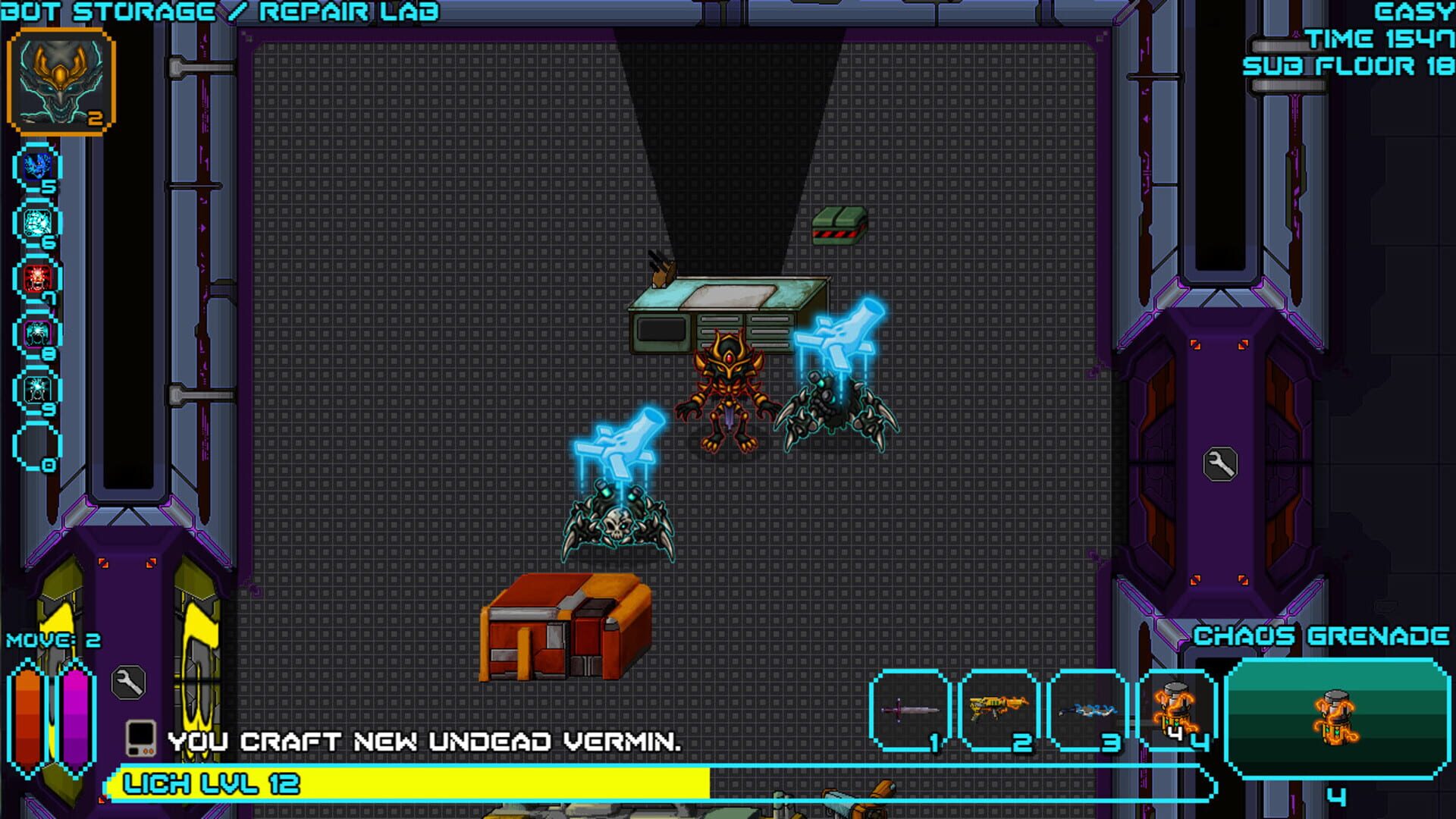Trigger the red screaming face ability

pyautogui.click(x=38, y=278)
